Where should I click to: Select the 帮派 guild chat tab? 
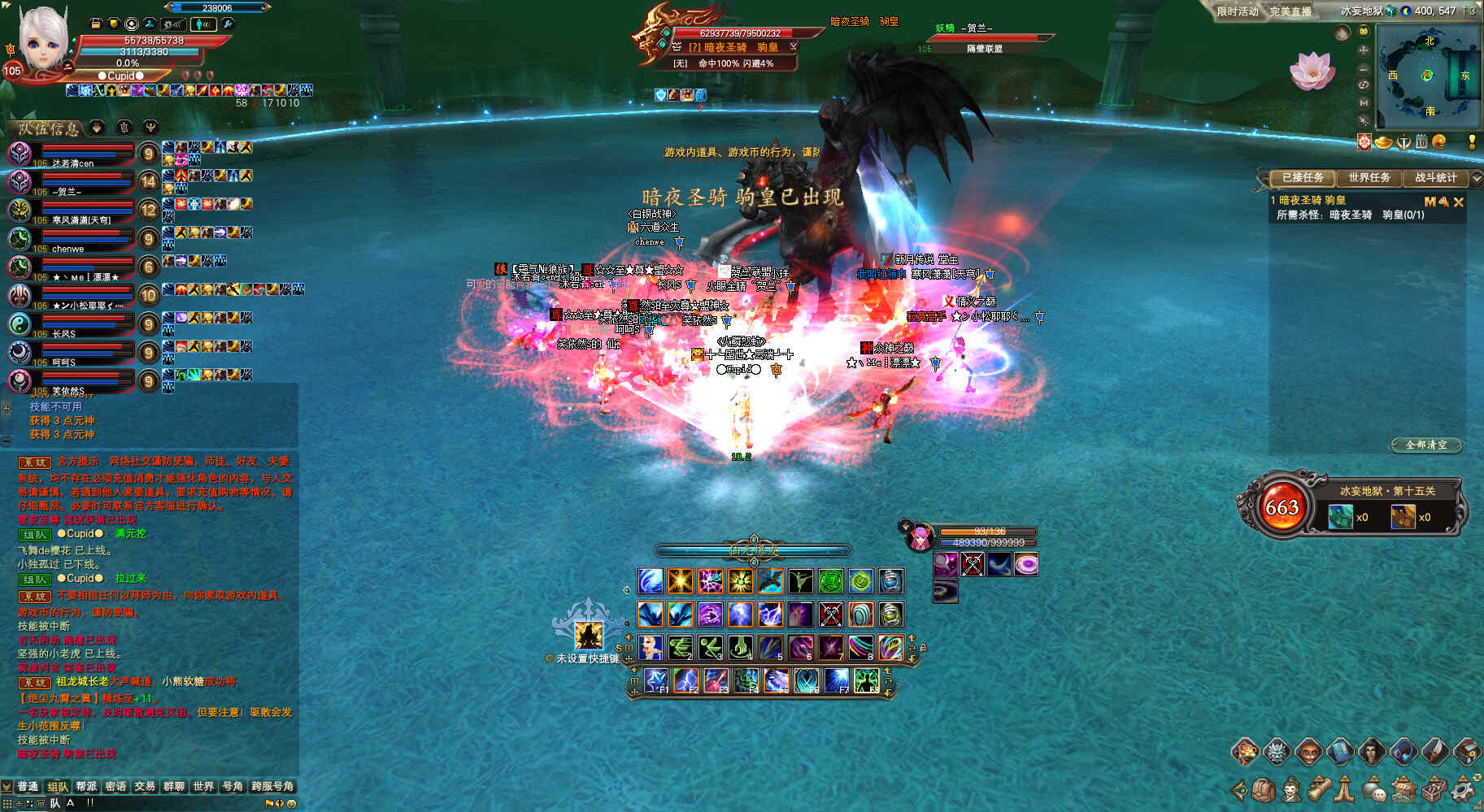(x=86, y=786)
